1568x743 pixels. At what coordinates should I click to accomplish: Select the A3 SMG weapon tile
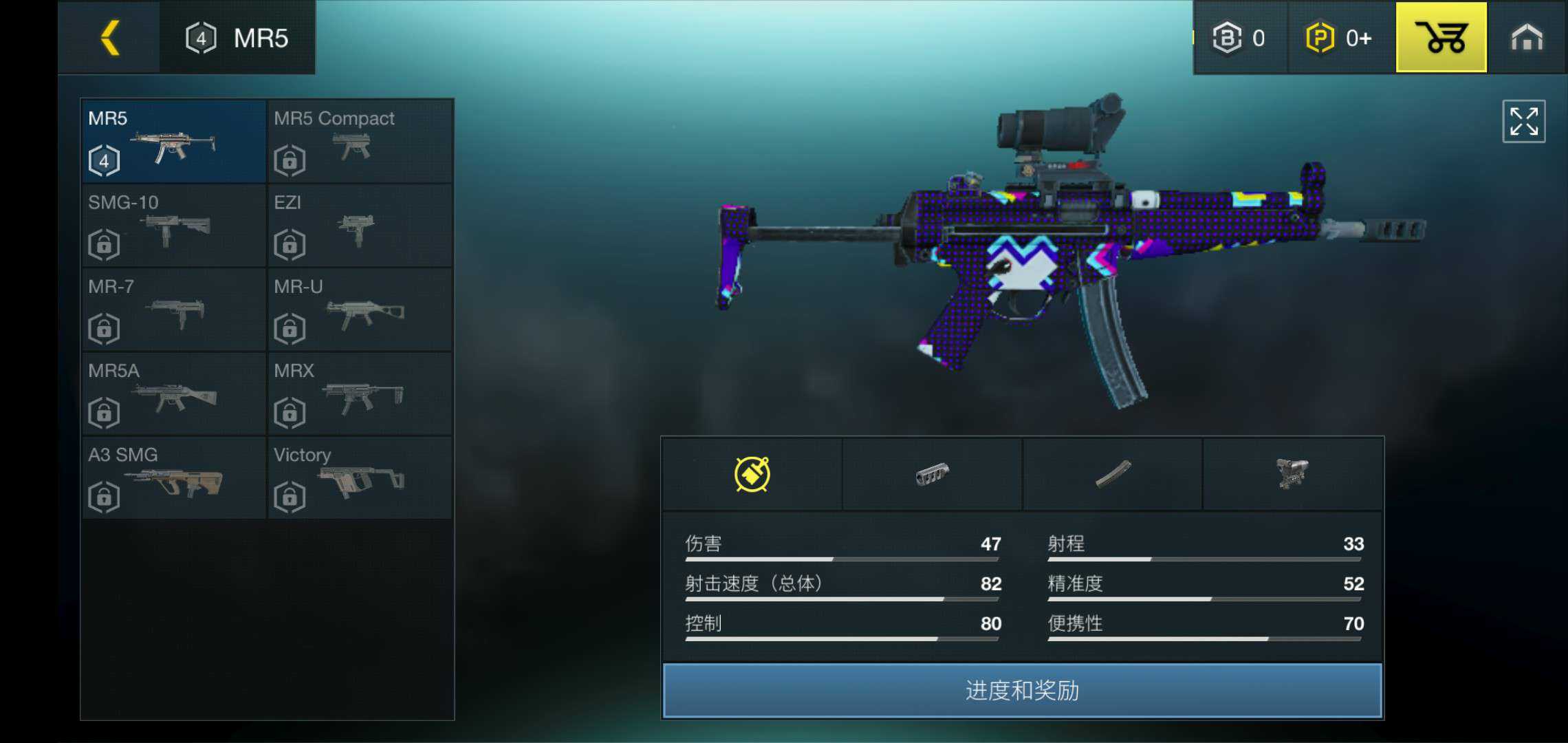click(x=173, y=478)
